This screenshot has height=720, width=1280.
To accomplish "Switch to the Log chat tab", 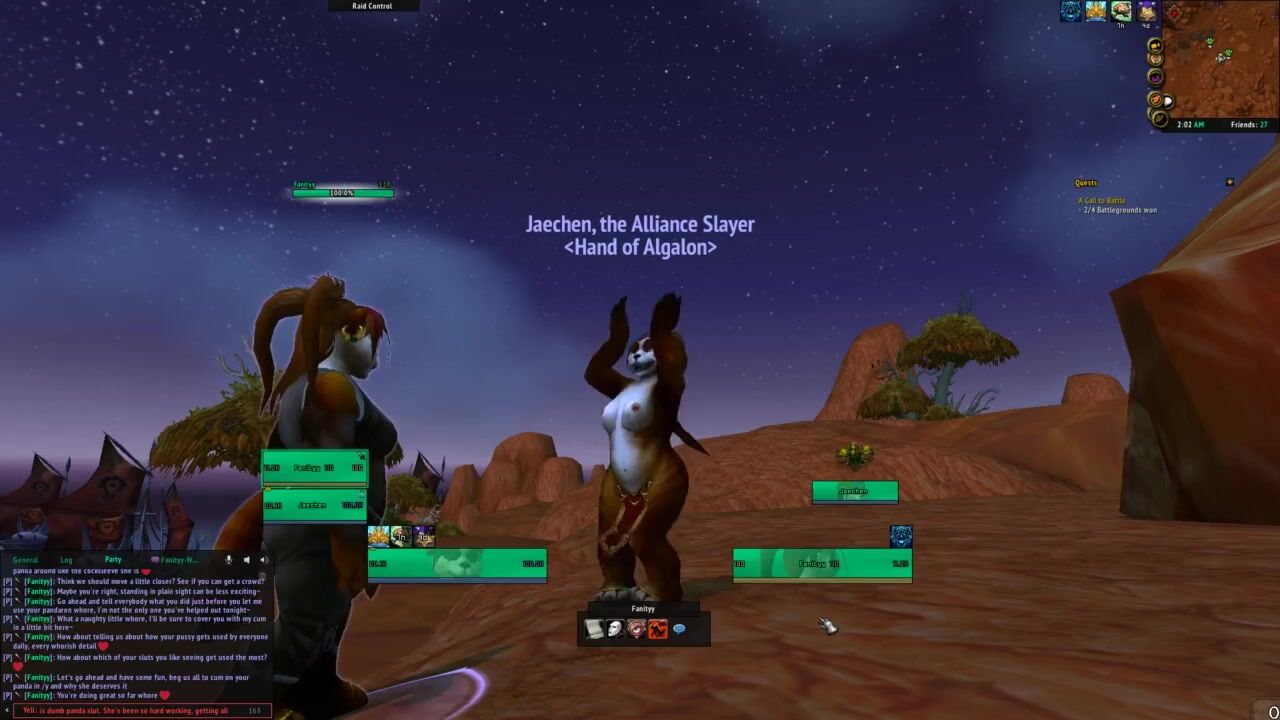I will pyautogui.click(x=66, y=560).
